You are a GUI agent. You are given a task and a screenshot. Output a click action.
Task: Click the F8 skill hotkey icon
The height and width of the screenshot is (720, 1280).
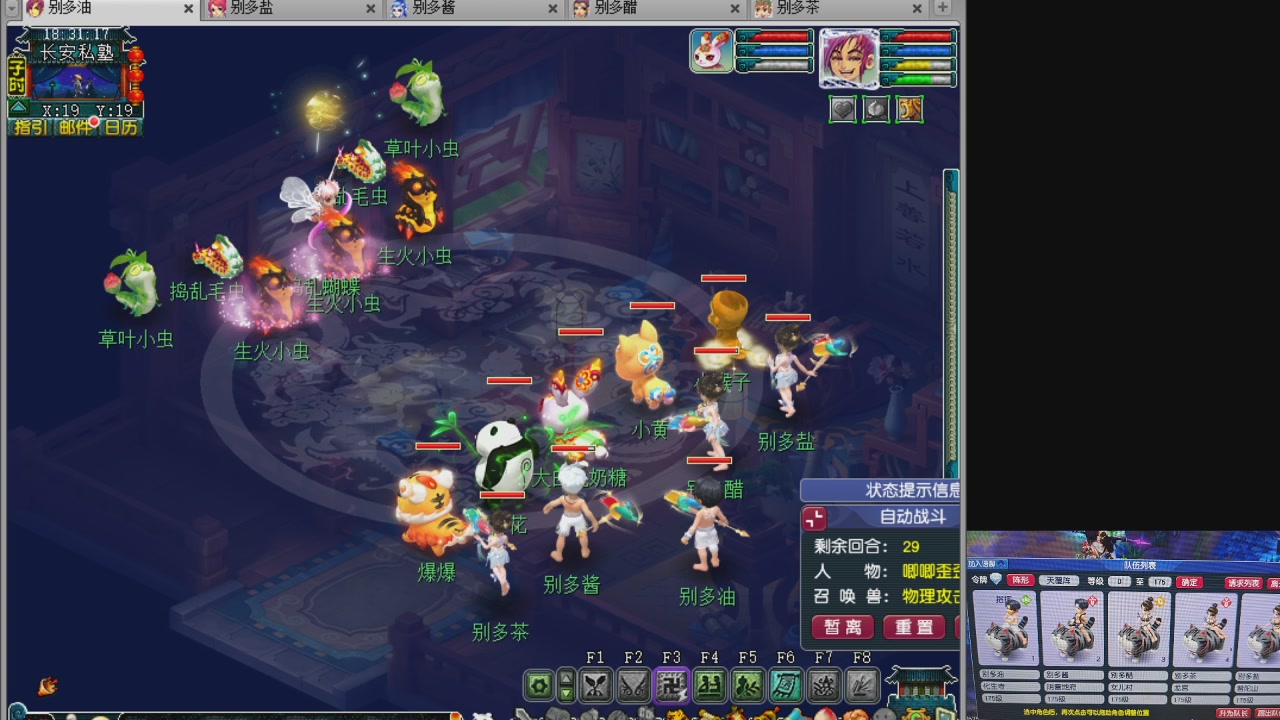(860, 684)
